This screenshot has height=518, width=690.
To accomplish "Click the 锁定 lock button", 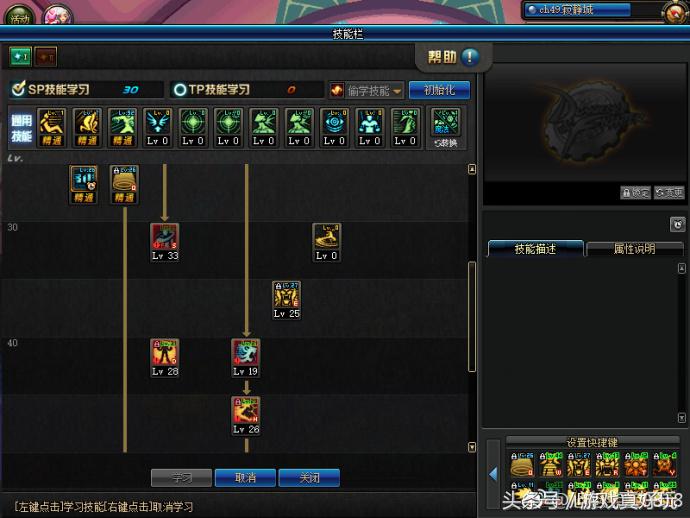I will click(x=635, y=193).
